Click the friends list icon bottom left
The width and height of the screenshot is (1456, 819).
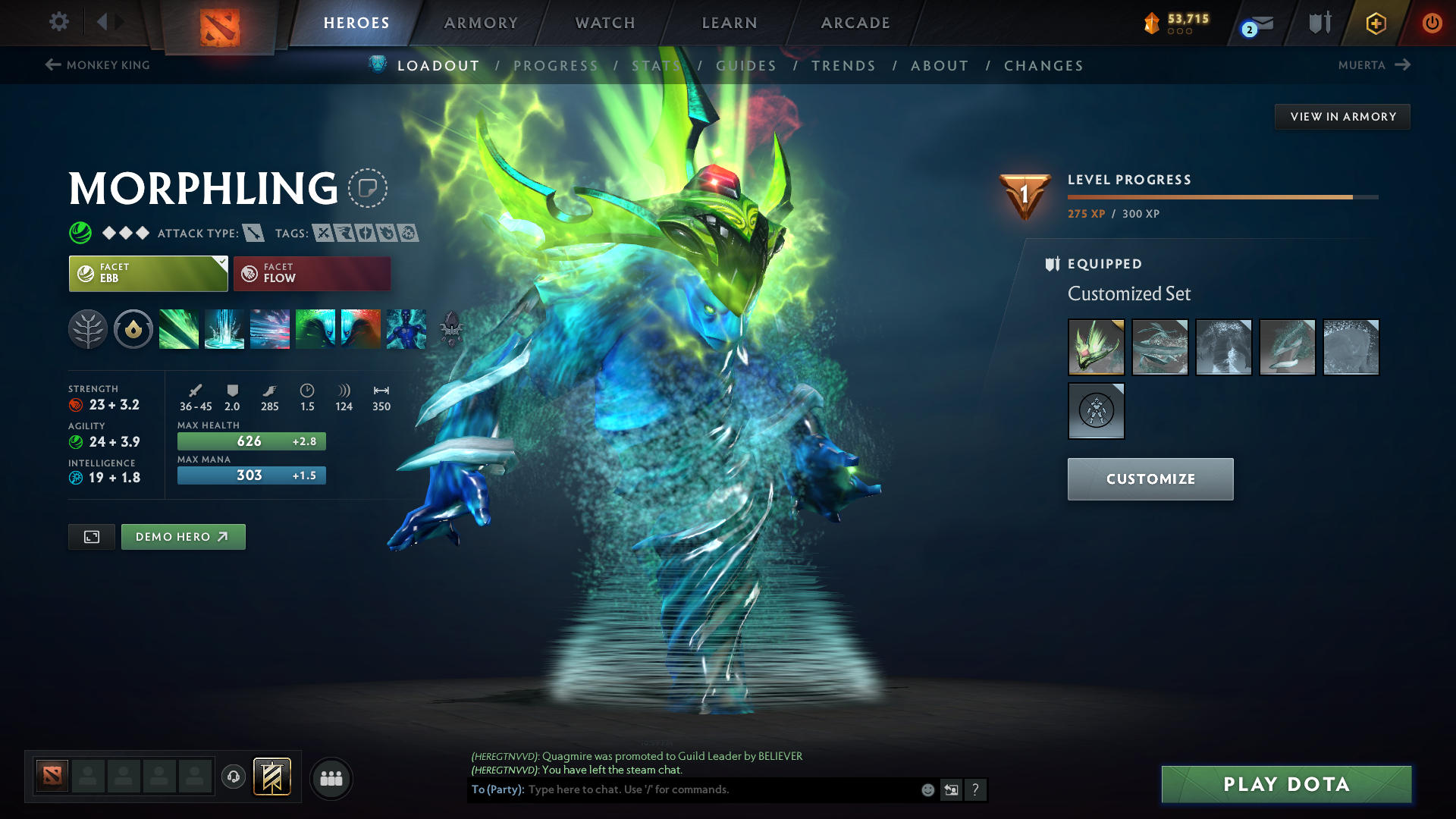click(331, 778)
